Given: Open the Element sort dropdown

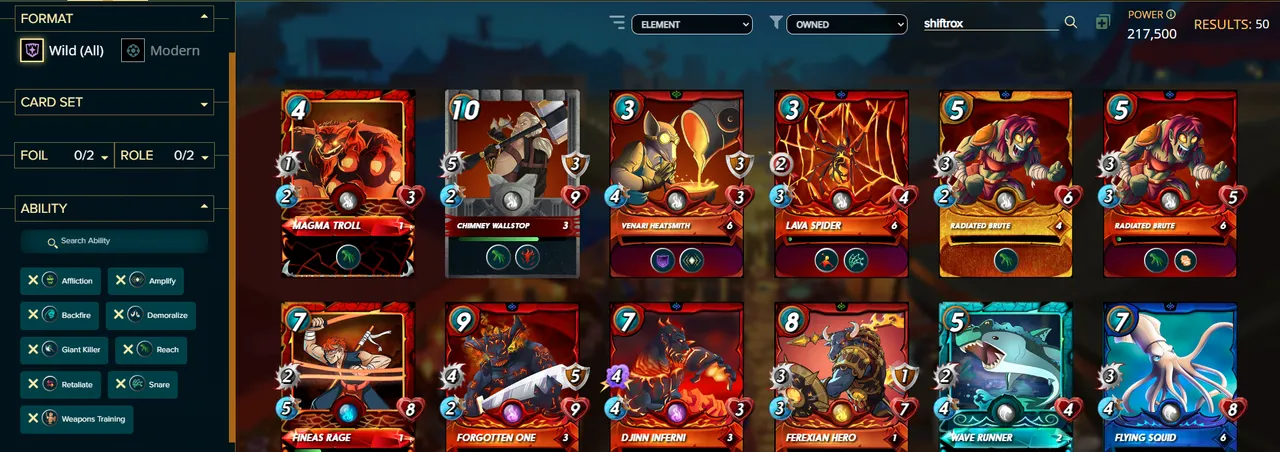Looking at the screenshot, I should (691, 24).
